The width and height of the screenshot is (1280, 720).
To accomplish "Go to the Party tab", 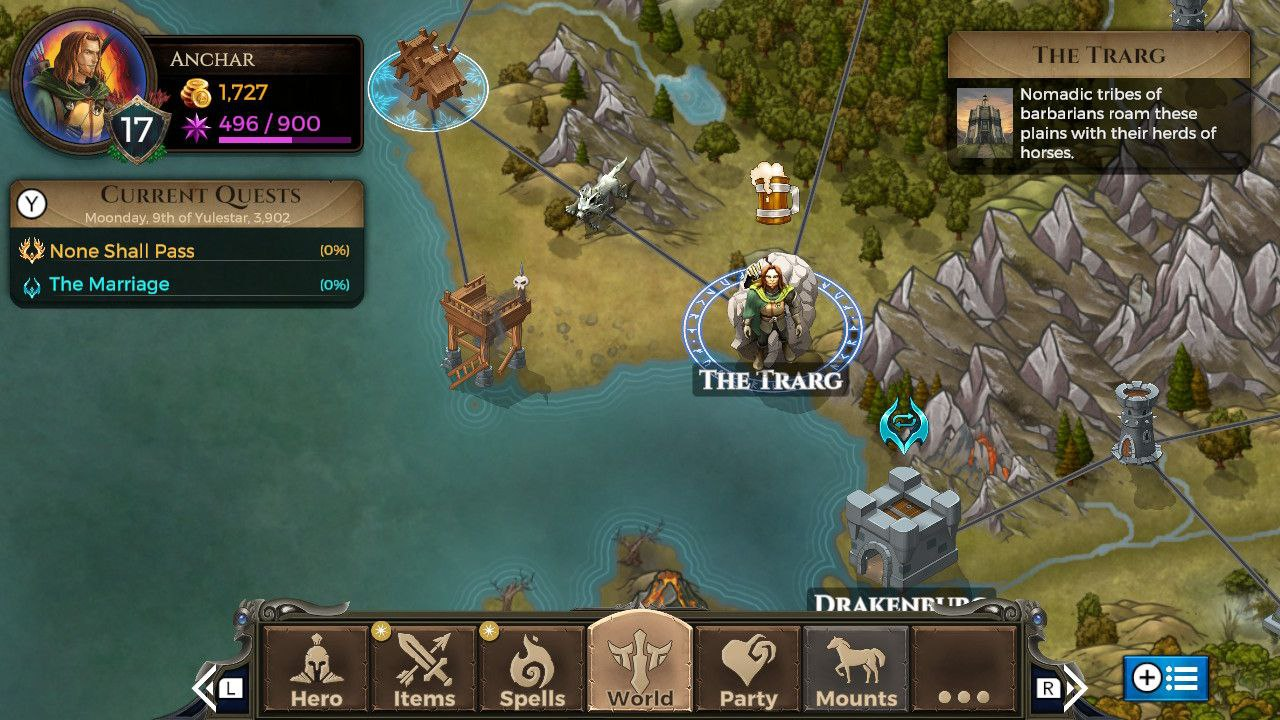I will (748, 670).
